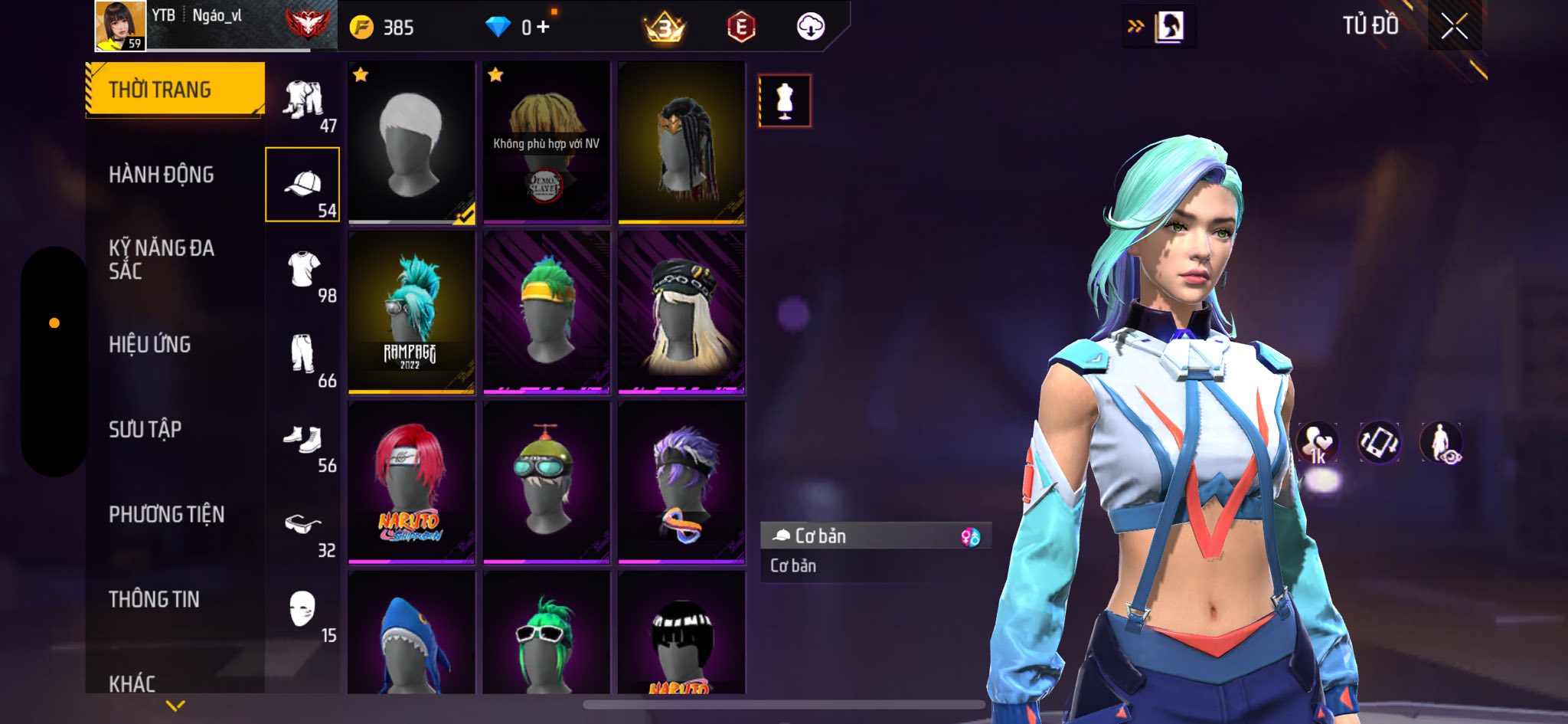This screenshot has width=1568, height=724.
Task: Switch to the Hành Động tab
Action: [162, 175]
